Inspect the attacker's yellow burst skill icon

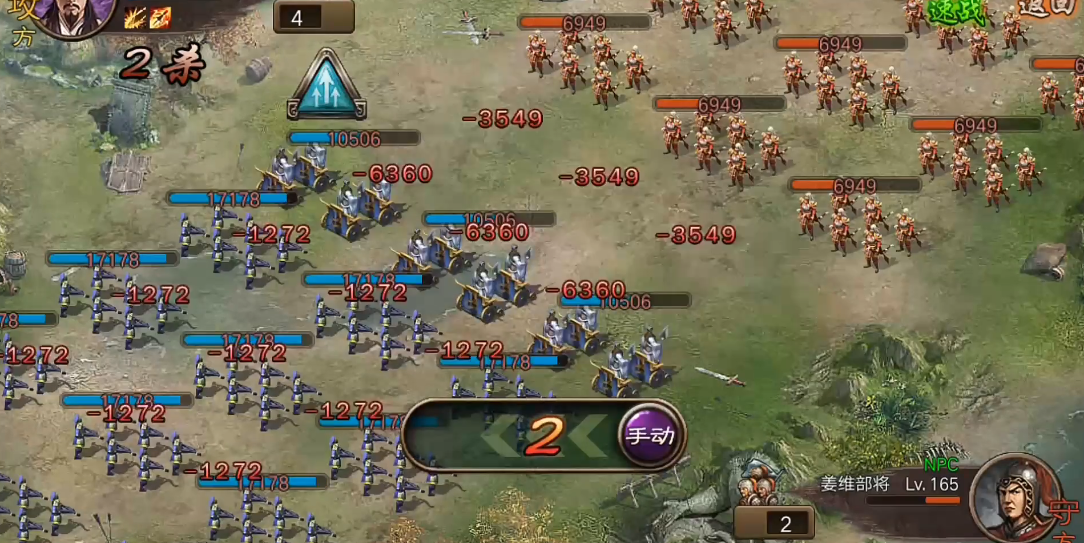click(135, 17)
